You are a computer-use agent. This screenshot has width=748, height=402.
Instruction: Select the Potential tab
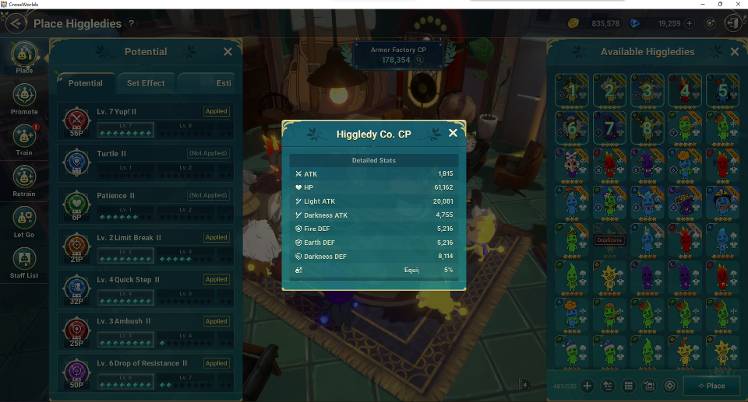[85, 83]
